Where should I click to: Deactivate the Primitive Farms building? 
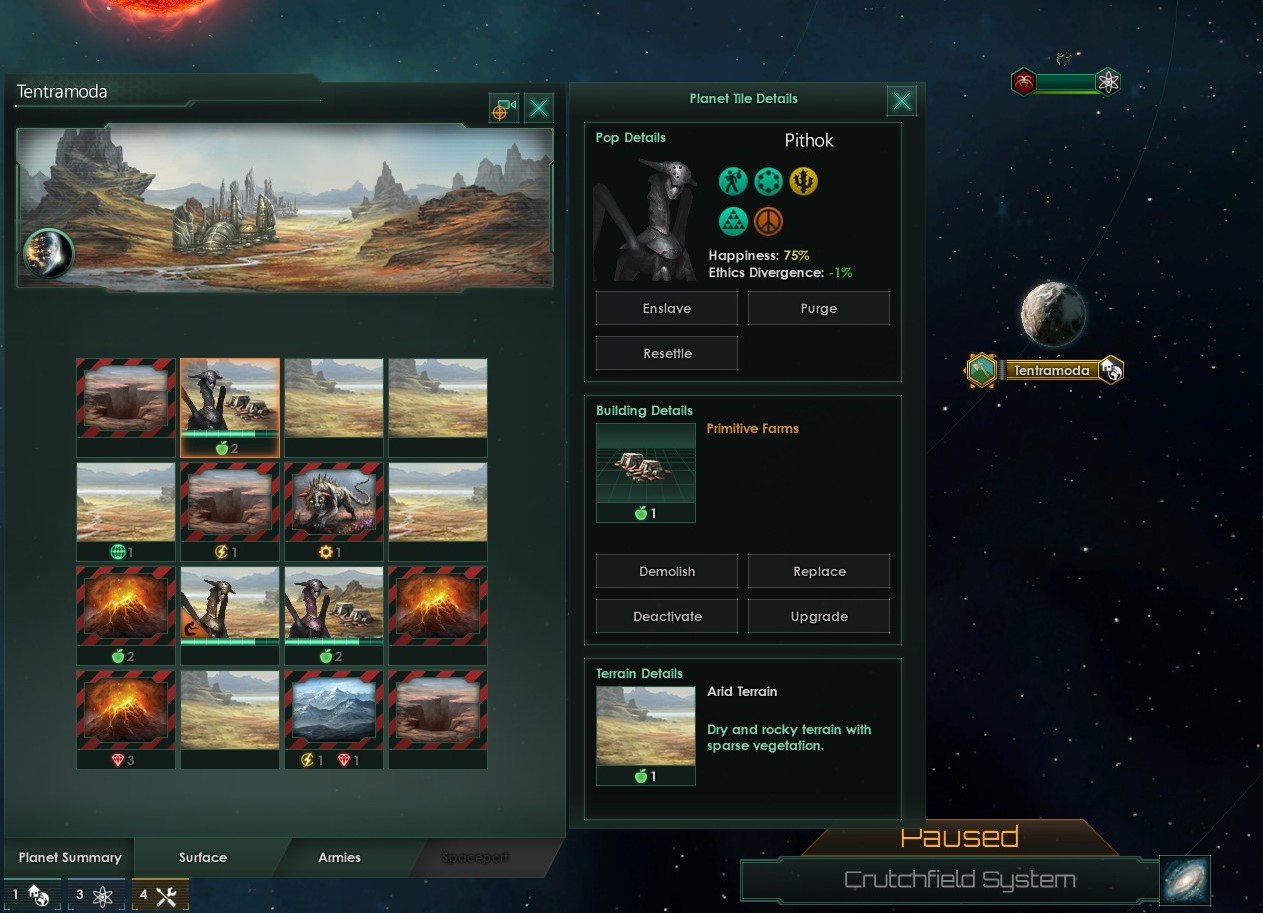point(666,616)
